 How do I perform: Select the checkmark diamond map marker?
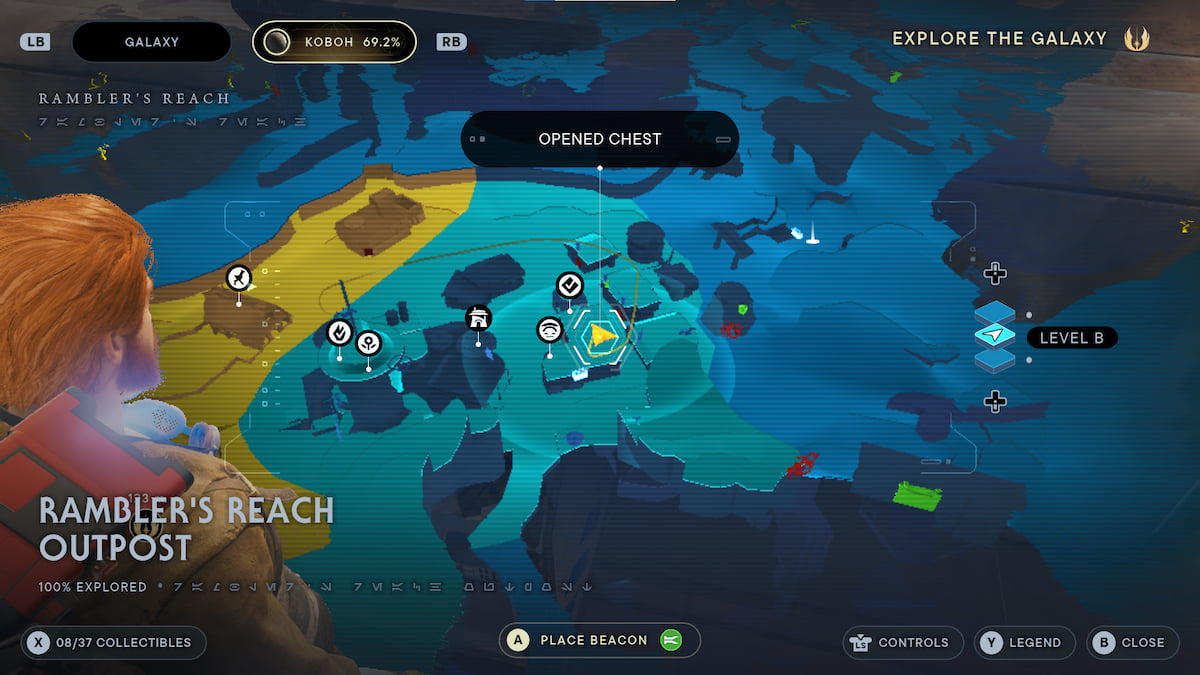(x=570, y=286)
